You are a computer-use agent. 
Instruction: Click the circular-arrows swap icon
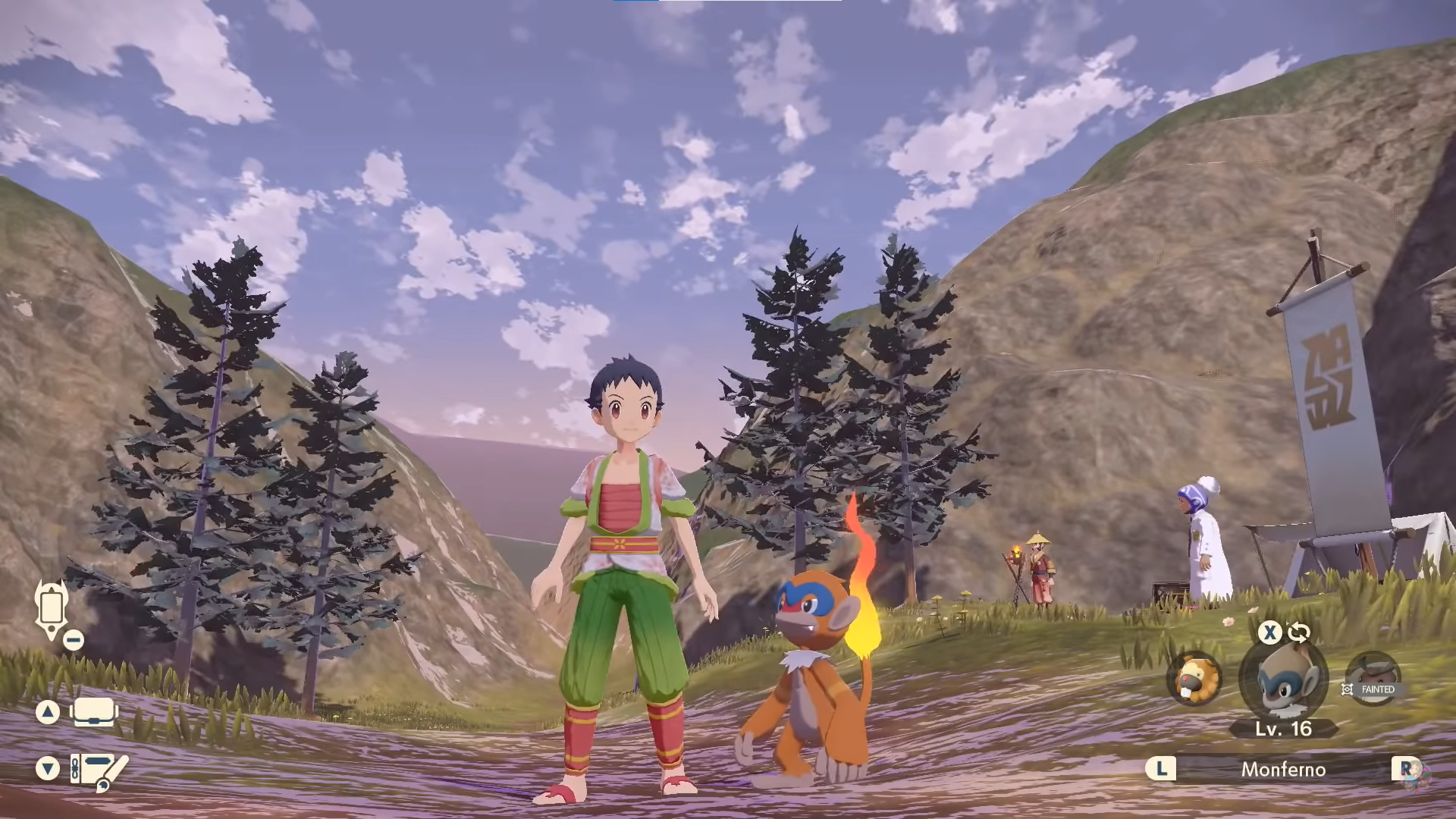click(1299, 632)
